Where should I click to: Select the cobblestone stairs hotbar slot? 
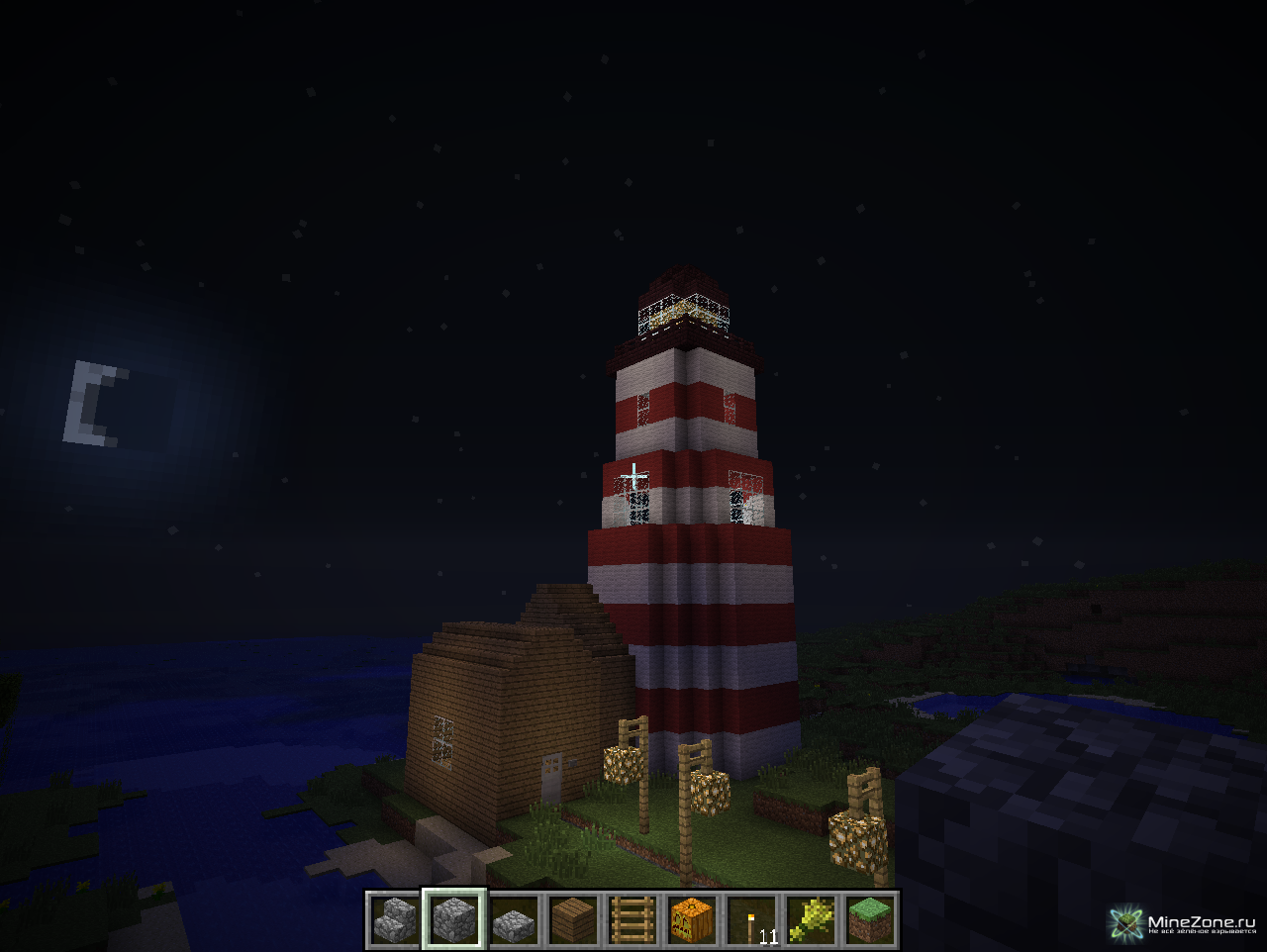coord(396,920)
